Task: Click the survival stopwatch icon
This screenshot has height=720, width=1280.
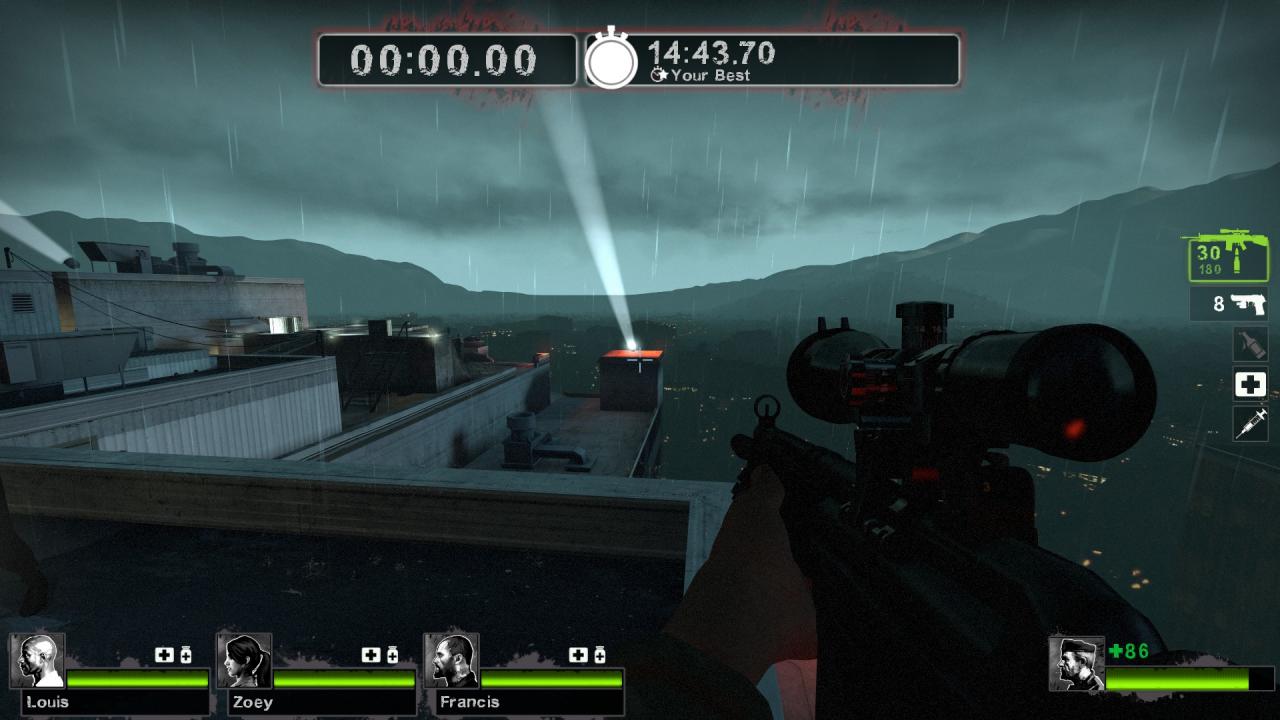Action: tap(611, 60)
